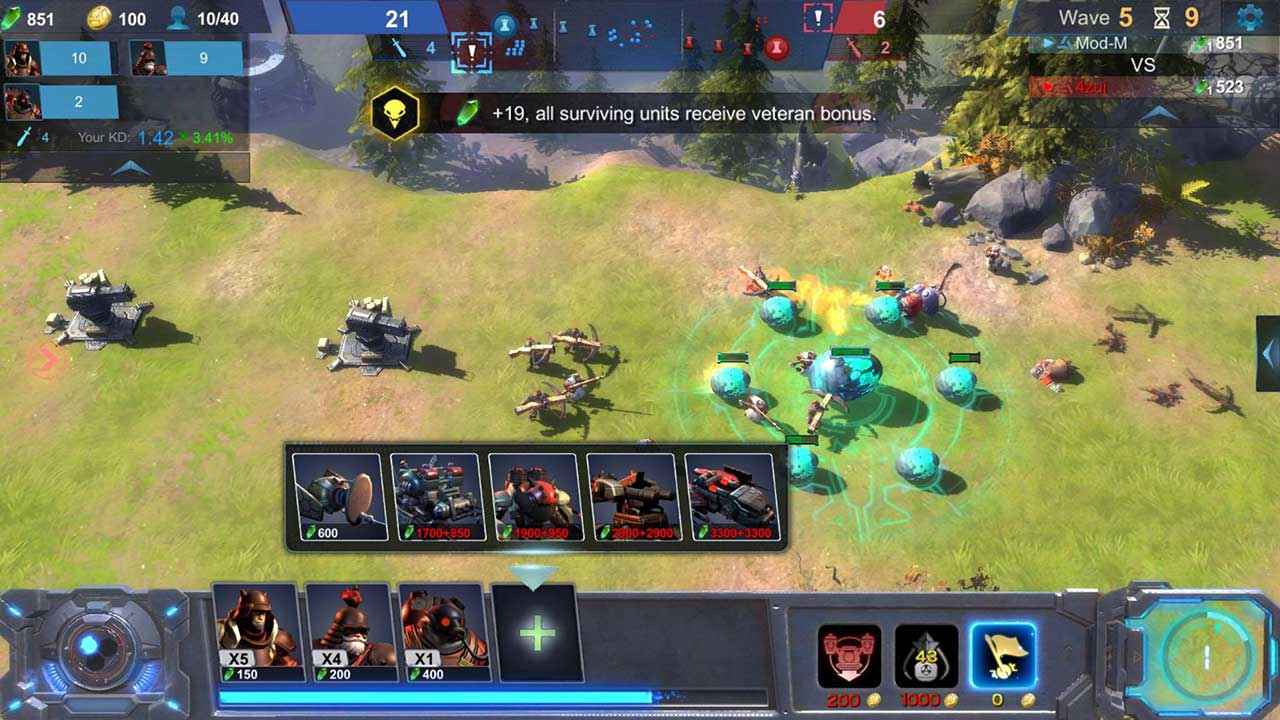The height and width of the screenshot is (720, 1280).
Task: Open the settings gear menu
Action: point(1249,17)
